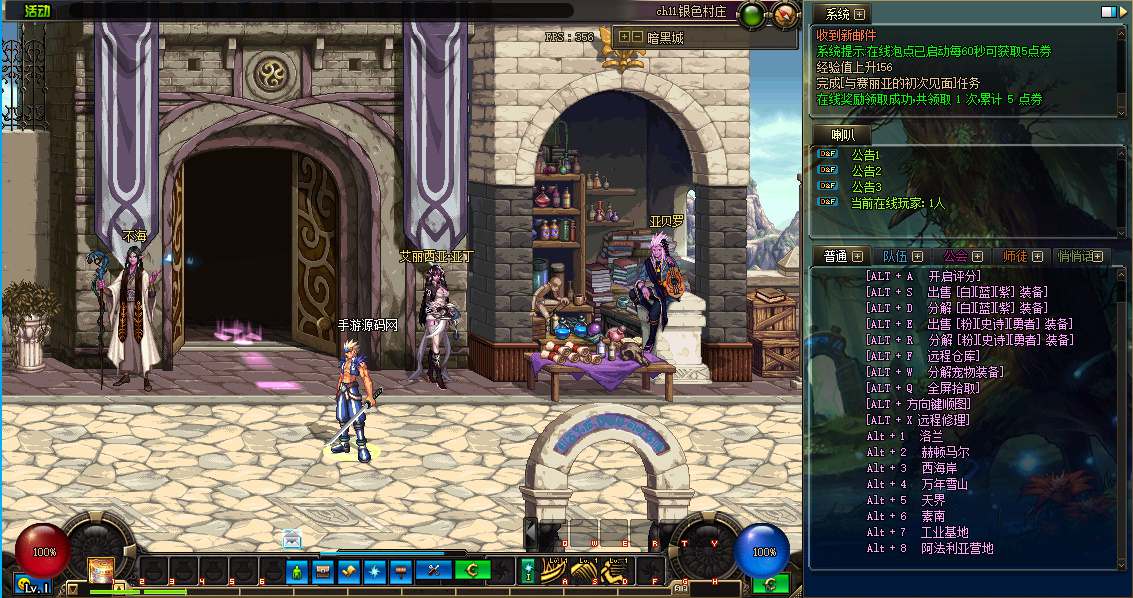This screenshot has width=1133, height=598.
Task: Switch to the 师徒 mentor chat tab
Action: 1015,256
